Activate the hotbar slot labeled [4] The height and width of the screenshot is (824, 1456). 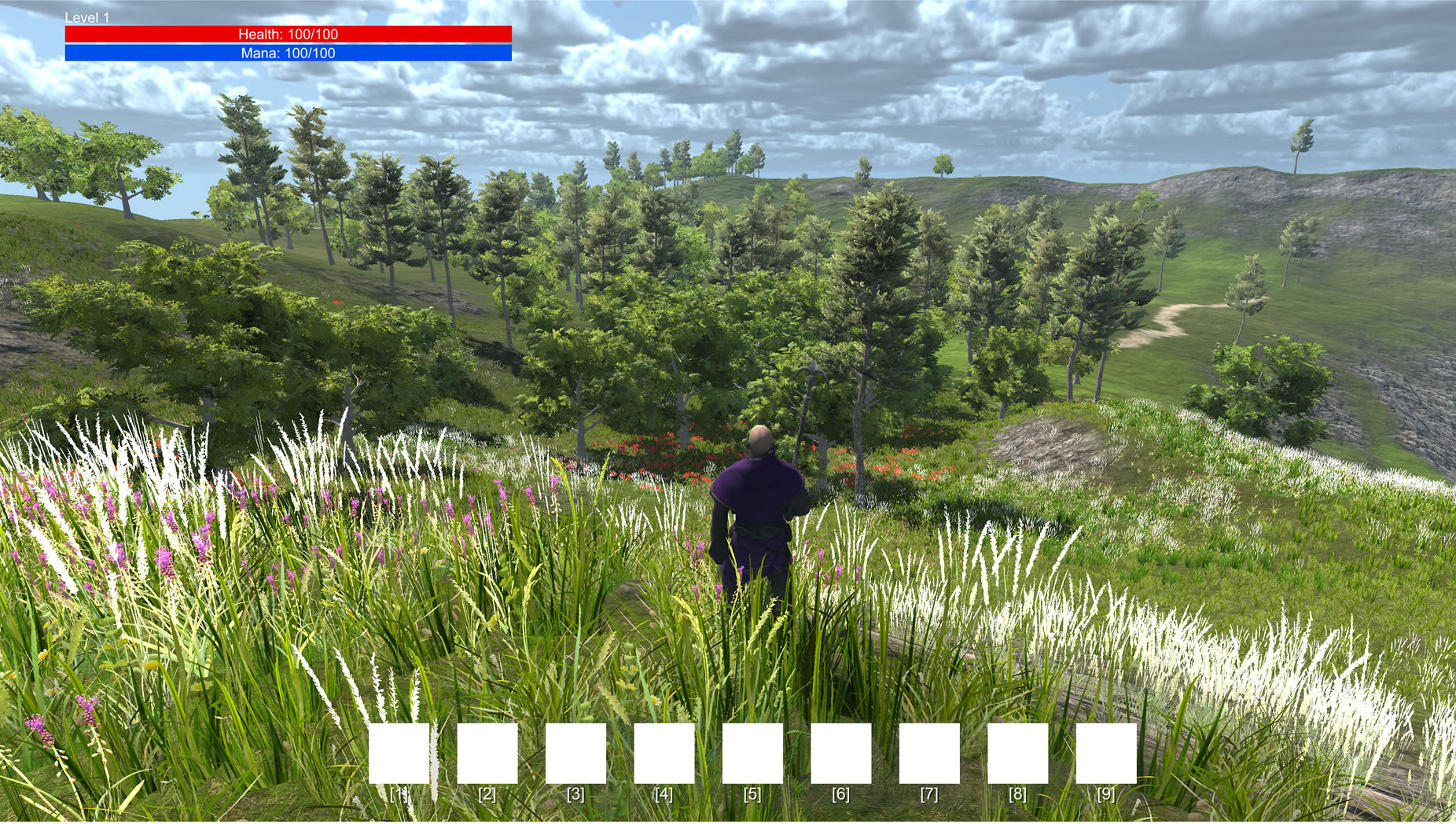click(x=664, y=753)
